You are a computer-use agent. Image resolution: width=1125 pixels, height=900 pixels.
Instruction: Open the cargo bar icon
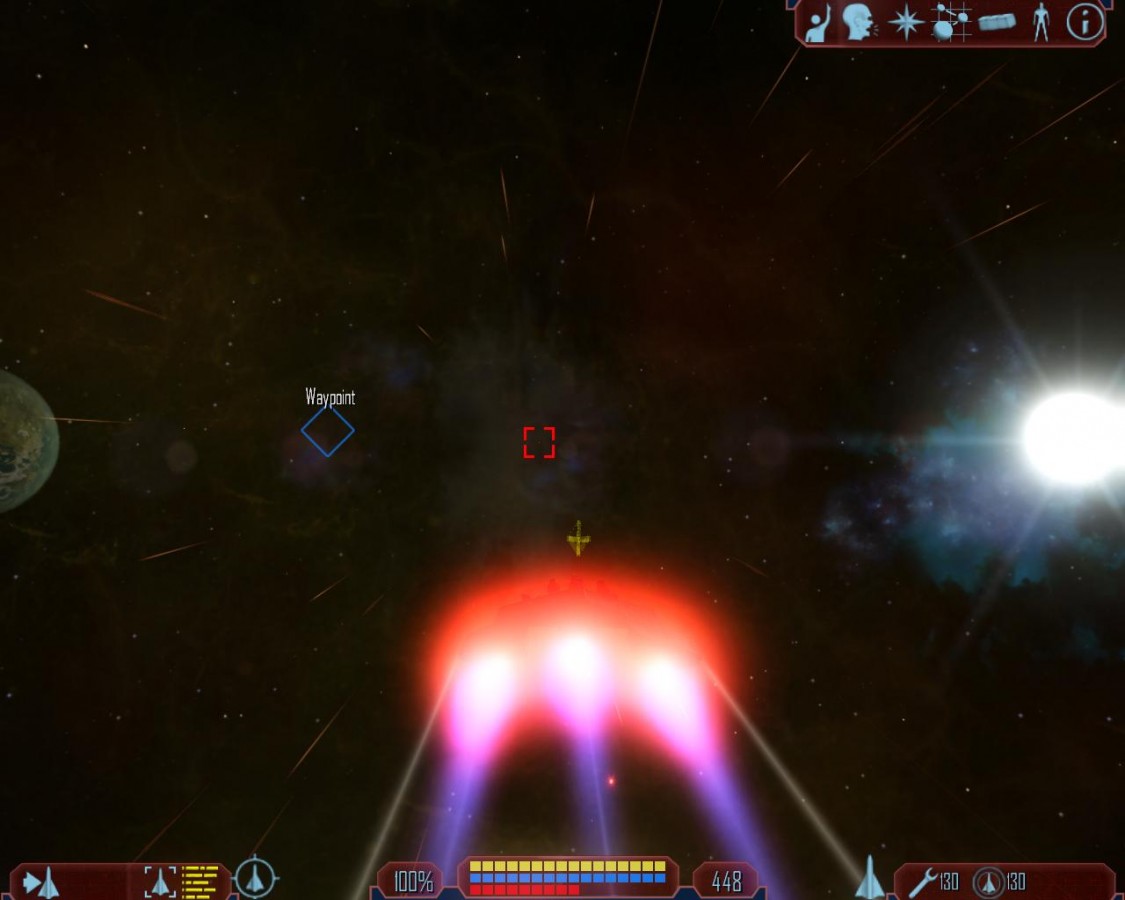(x=997, y=22)
